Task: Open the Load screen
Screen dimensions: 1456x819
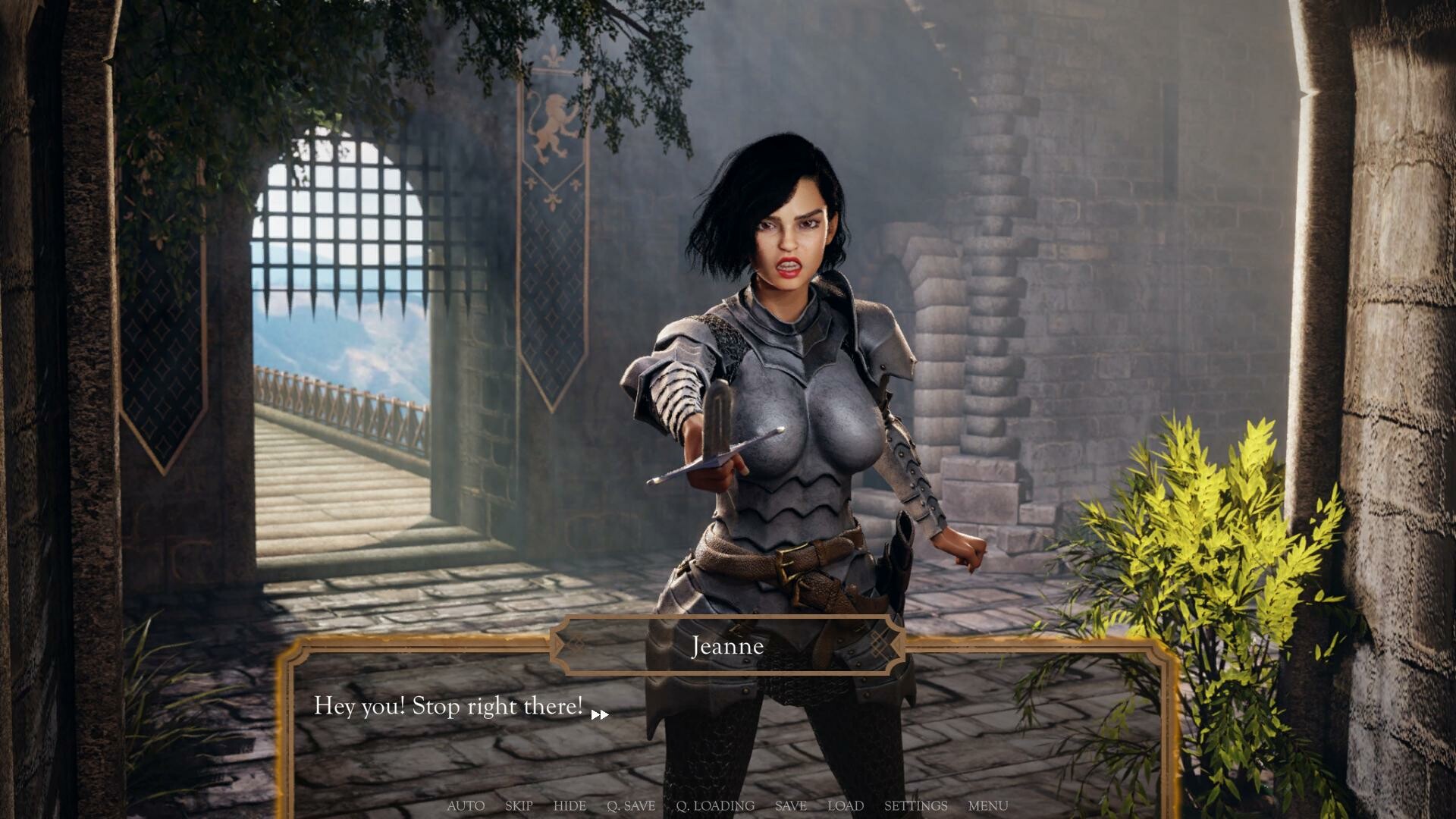Action: click(846, 805)
